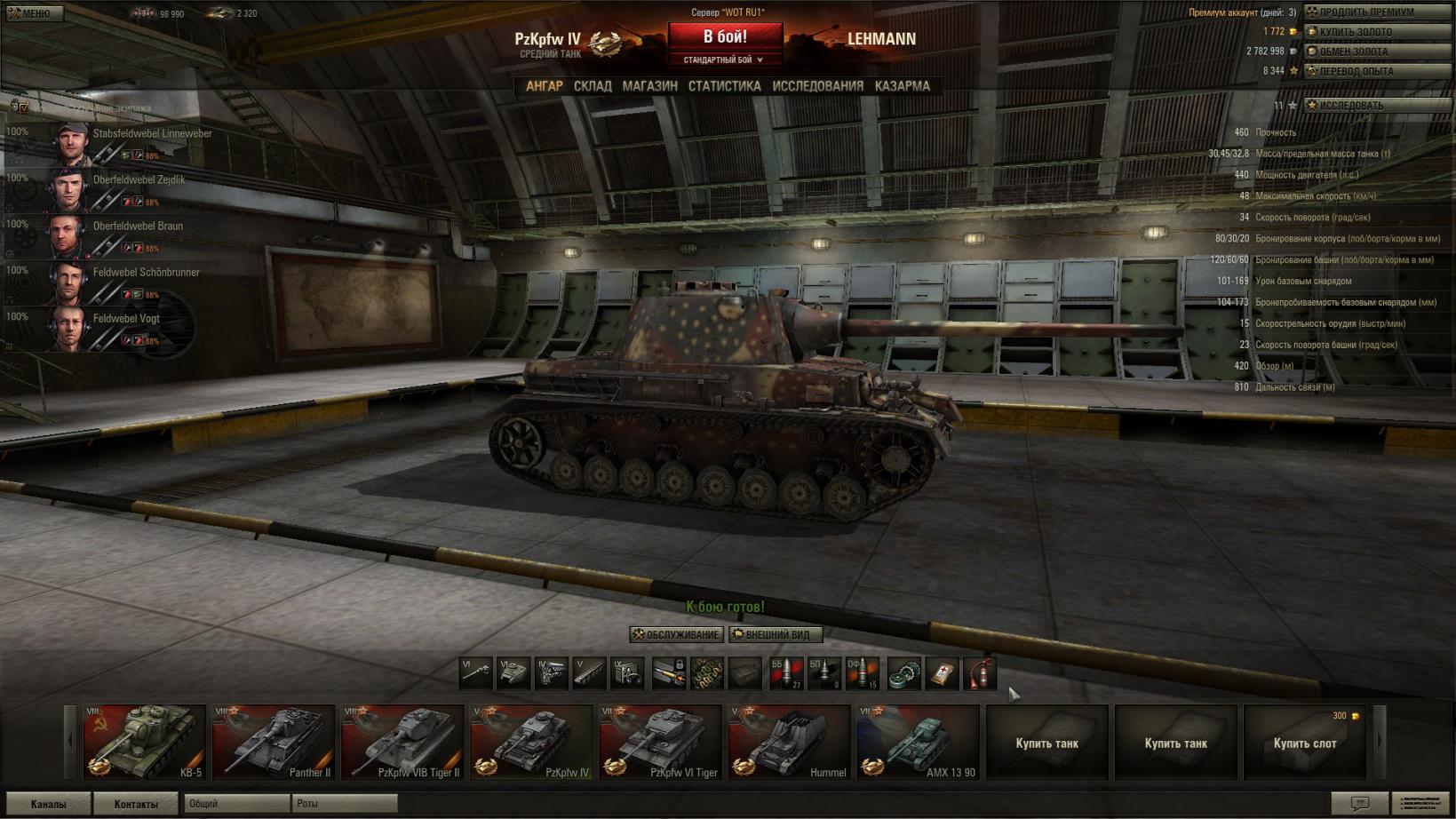Open the ОБСЛУЖИВАНИЕ service button
The width and height of the screenshot is (1456, 819).
(676, 634)
